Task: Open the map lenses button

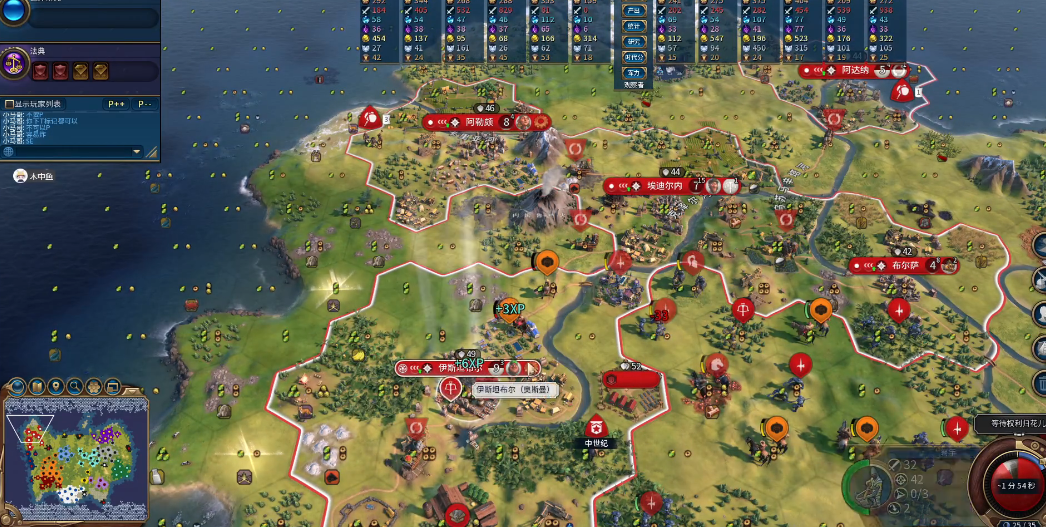Action: 37,385
